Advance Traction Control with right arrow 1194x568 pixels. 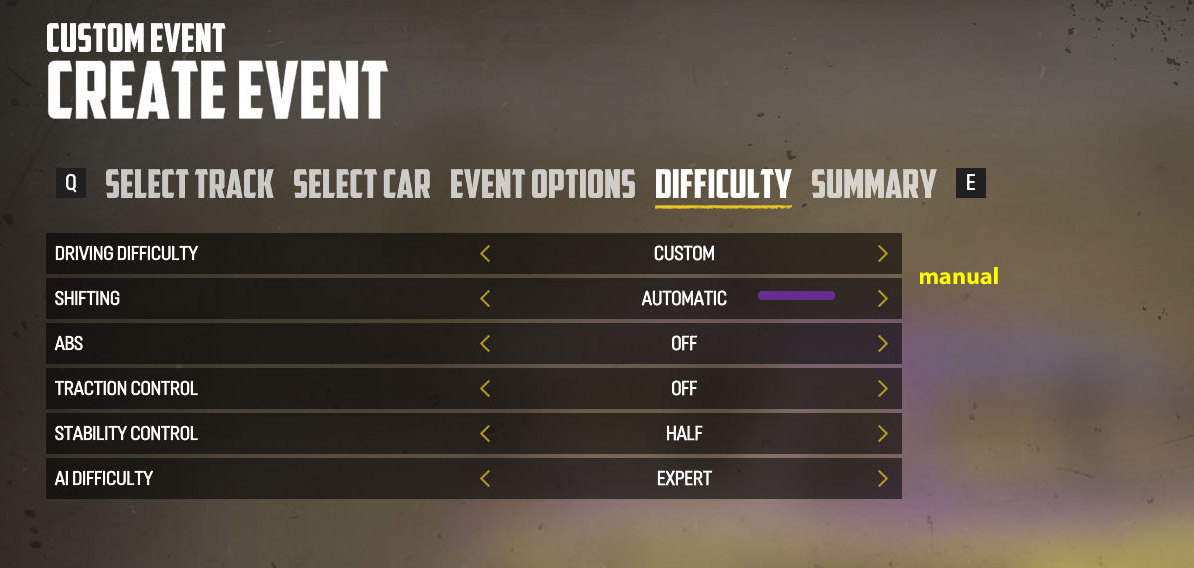[882, 389]
